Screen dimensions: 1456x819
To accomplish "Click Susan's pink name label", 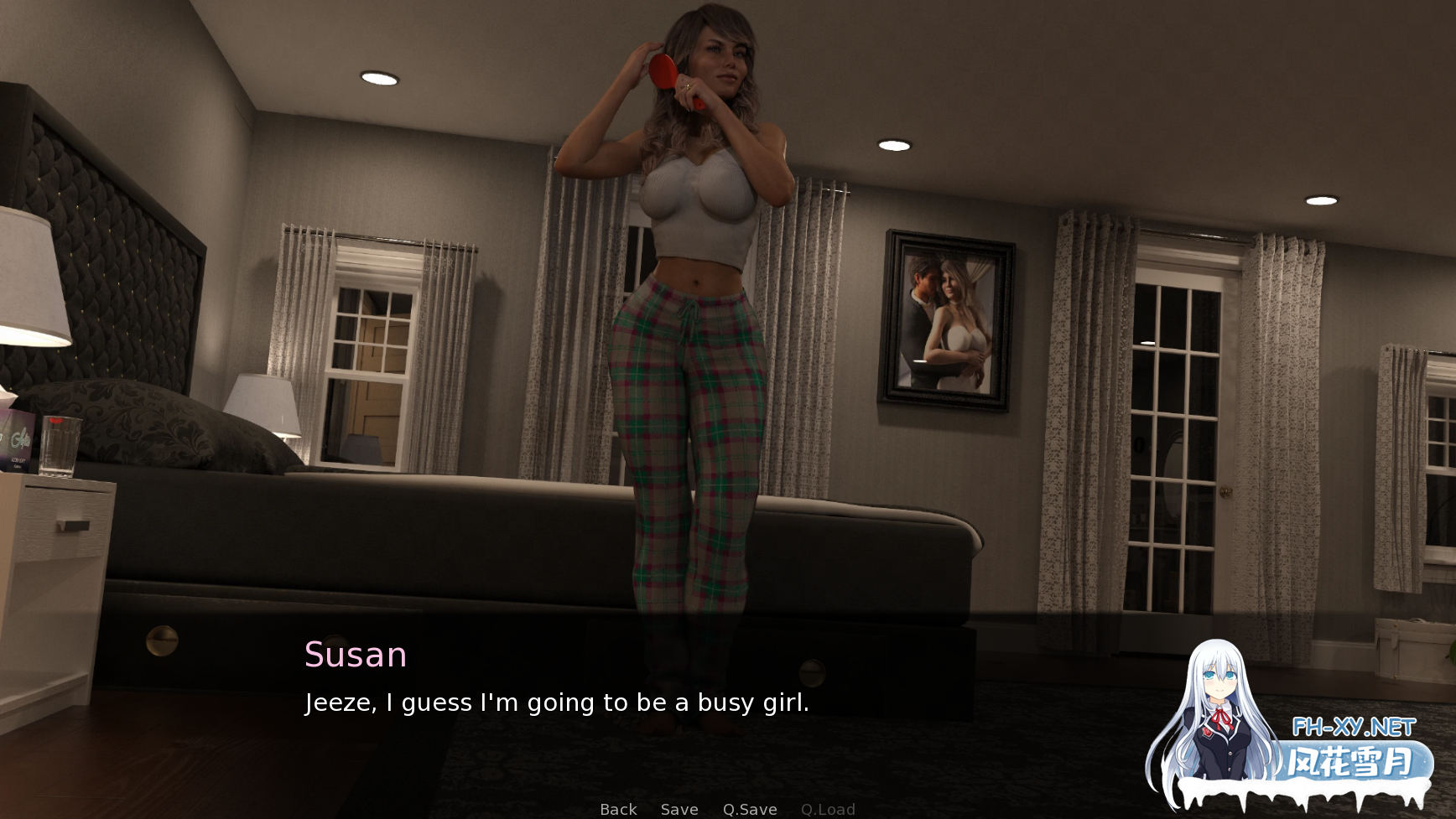I will point(354,655).
